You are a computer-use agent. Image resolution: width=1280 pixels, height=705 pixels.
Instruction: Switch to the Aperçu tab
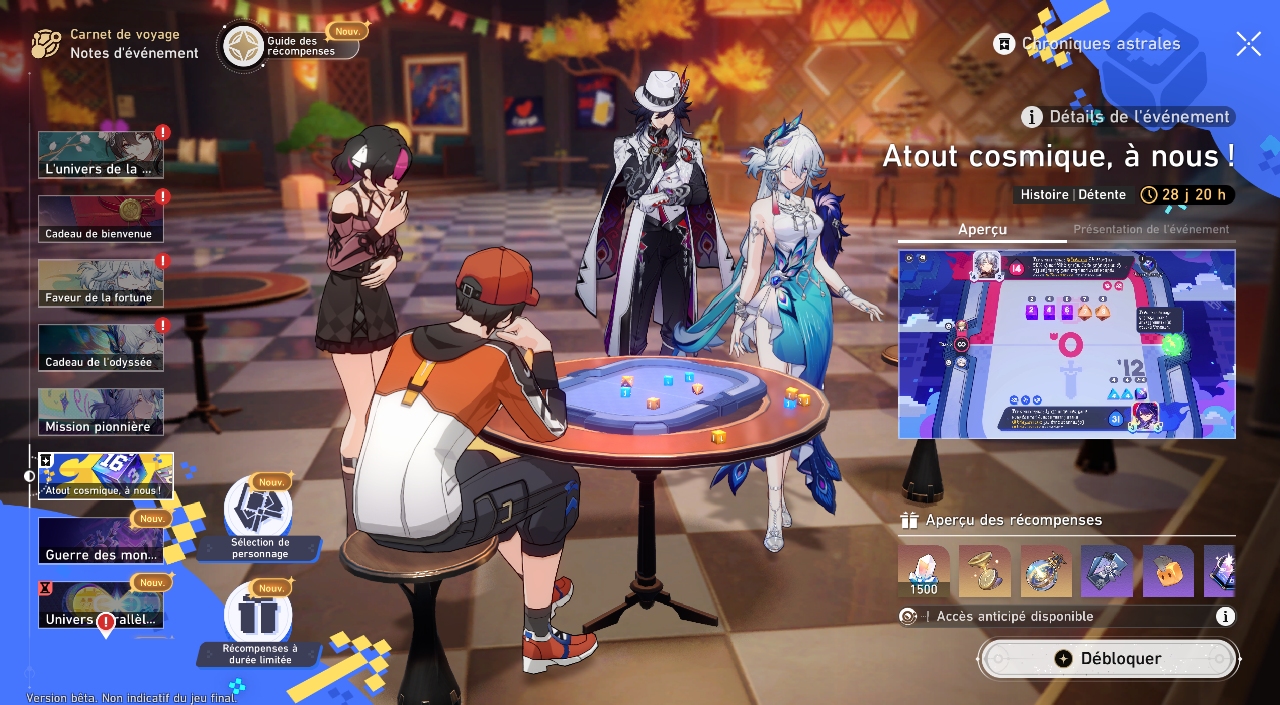(x=982, y=230)
